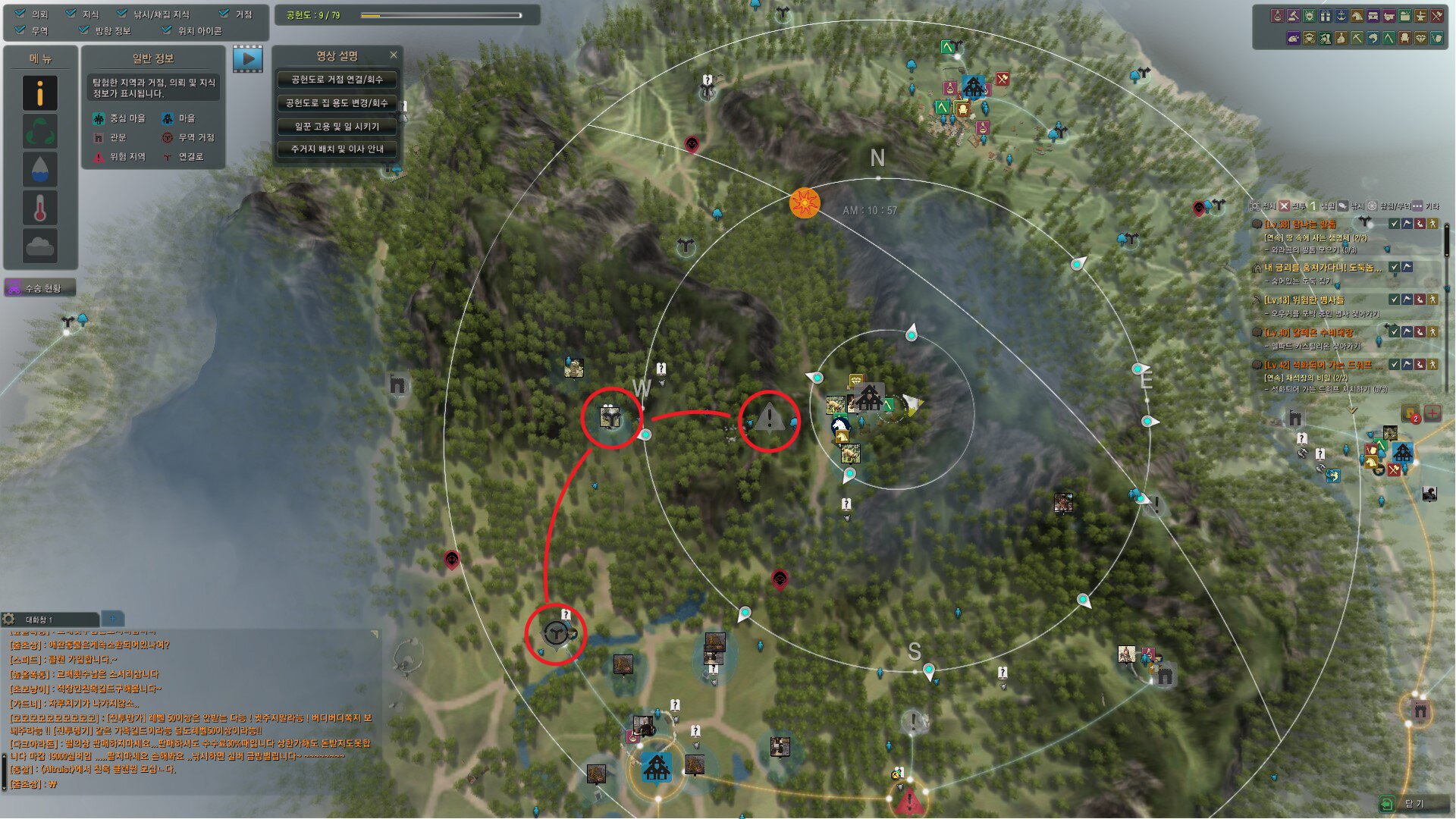Play the 공헌도로 거점 연결/회수 video
Image resolution: width=1456 pixels, height=819 pixels.
click(337, 80)
